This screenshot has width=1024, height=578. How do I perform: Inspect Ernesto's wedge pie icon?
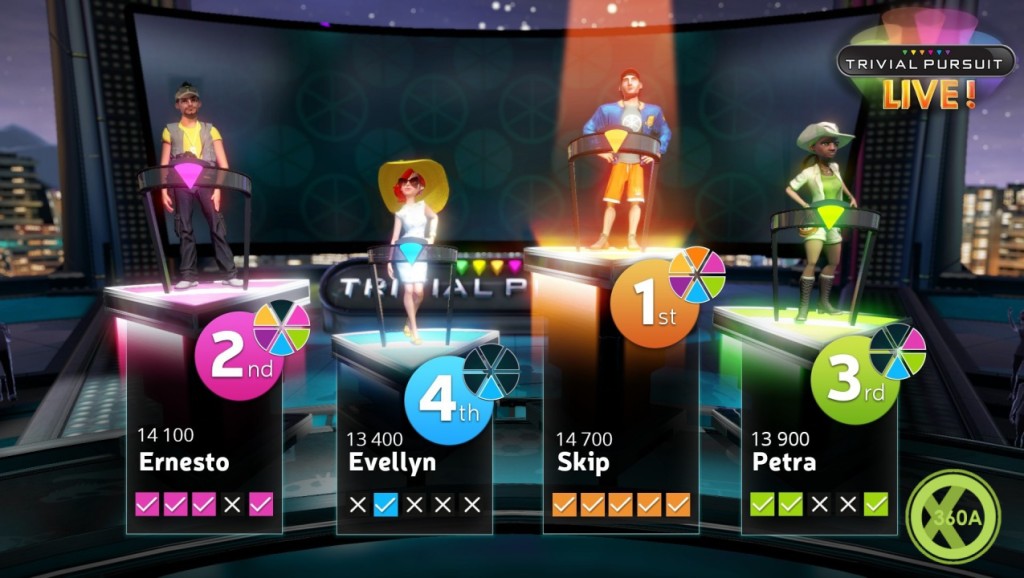(281, 328)
